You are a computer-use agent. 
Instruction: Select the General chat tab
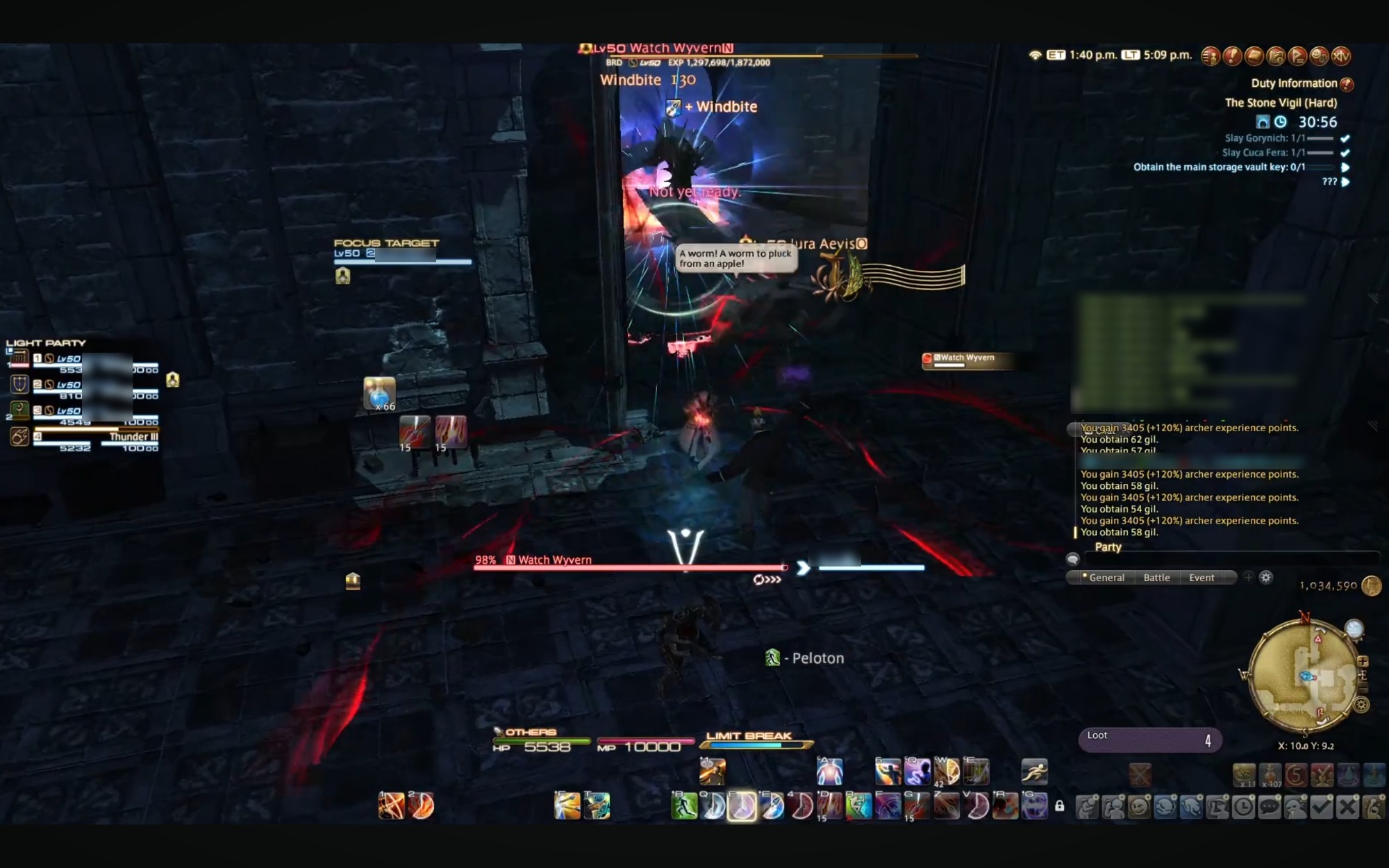click(x=1106, y=578)
